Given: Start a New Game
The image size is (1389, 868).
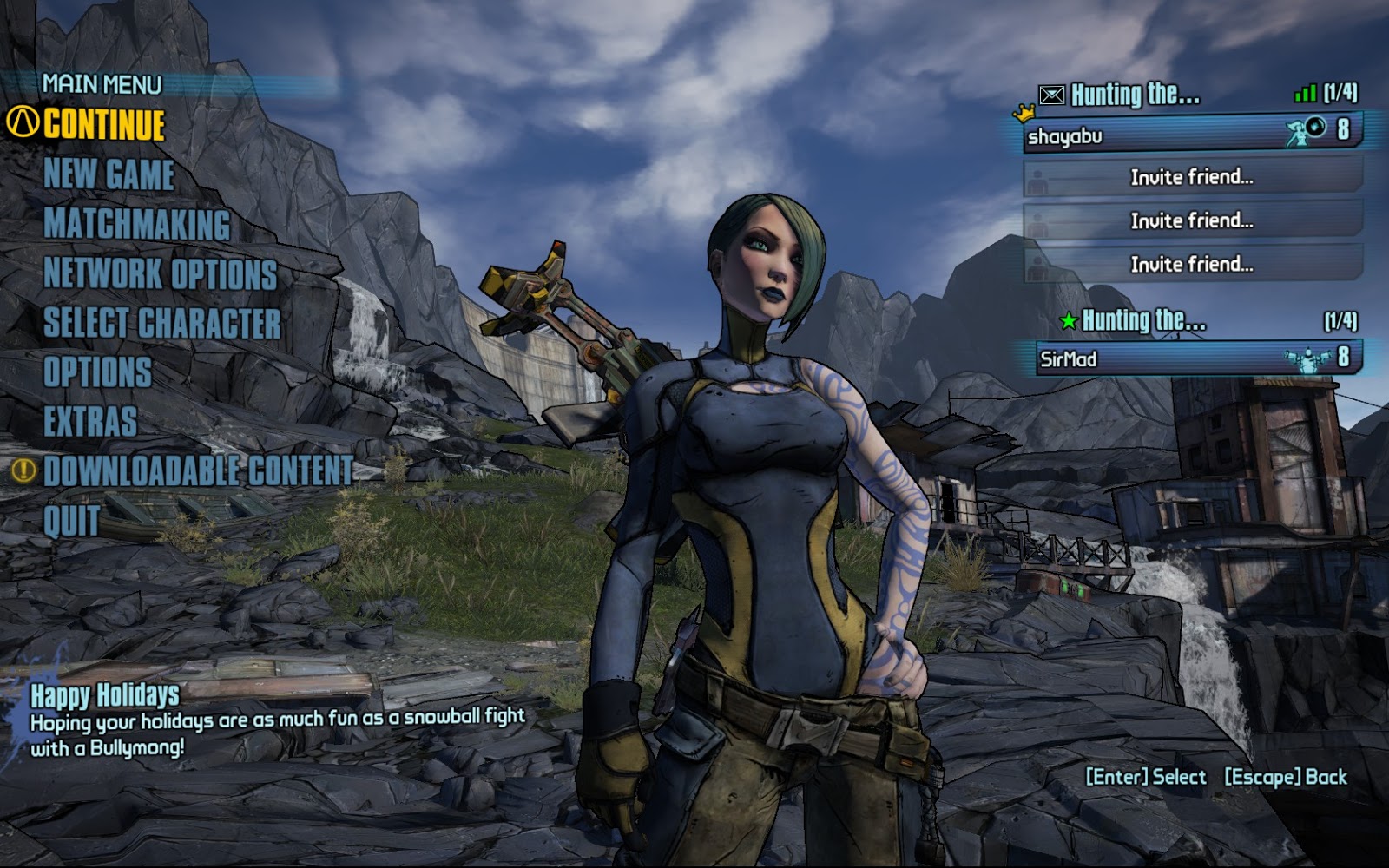Looking at the screenshot, I should [109, 174].
